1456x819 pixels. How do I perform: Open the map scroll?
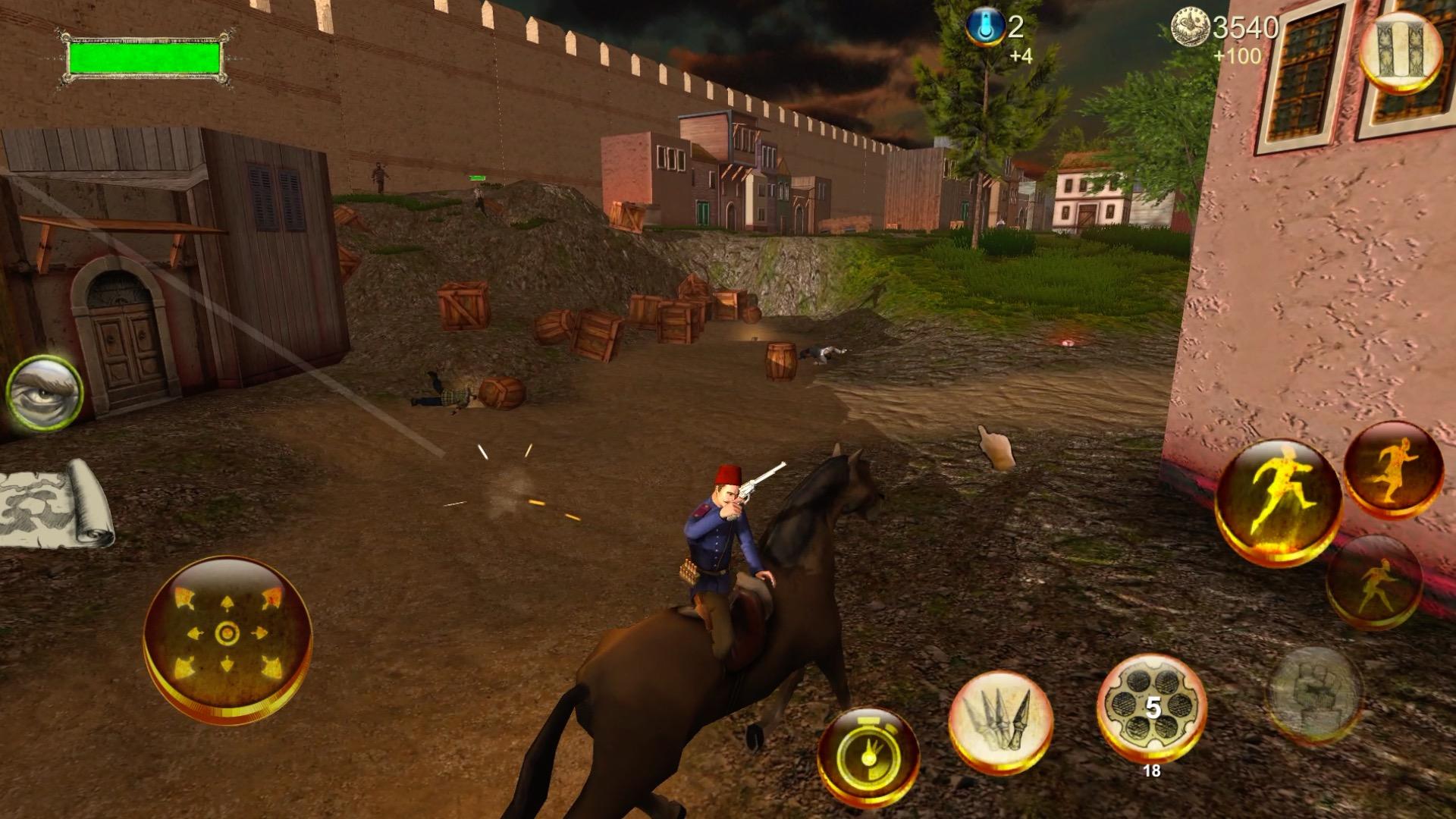click(53, 501)
